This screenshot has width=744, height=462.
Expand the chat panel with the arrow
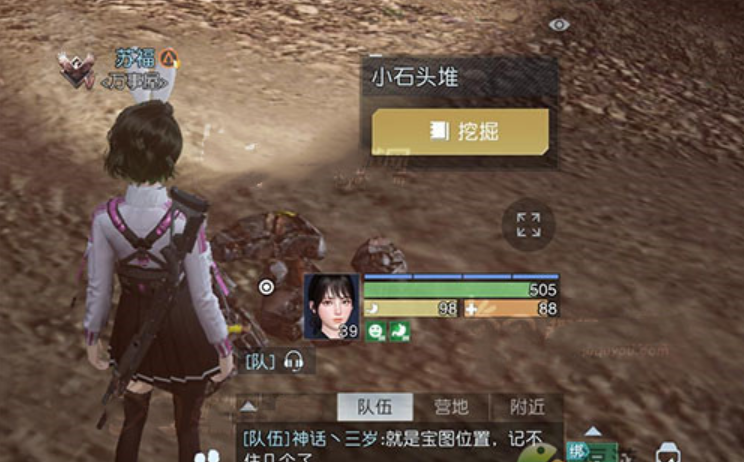[x=250, y=406]
